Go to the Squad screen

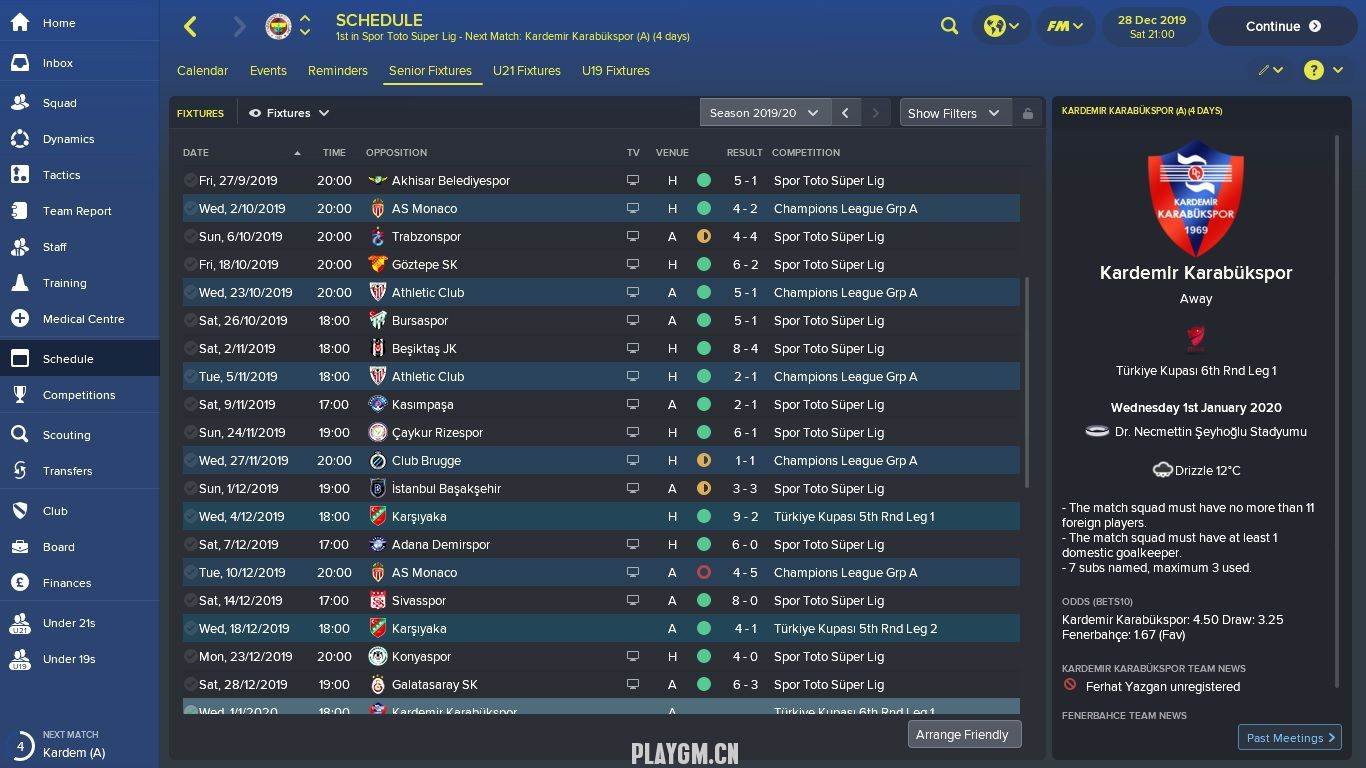(59, 103)
